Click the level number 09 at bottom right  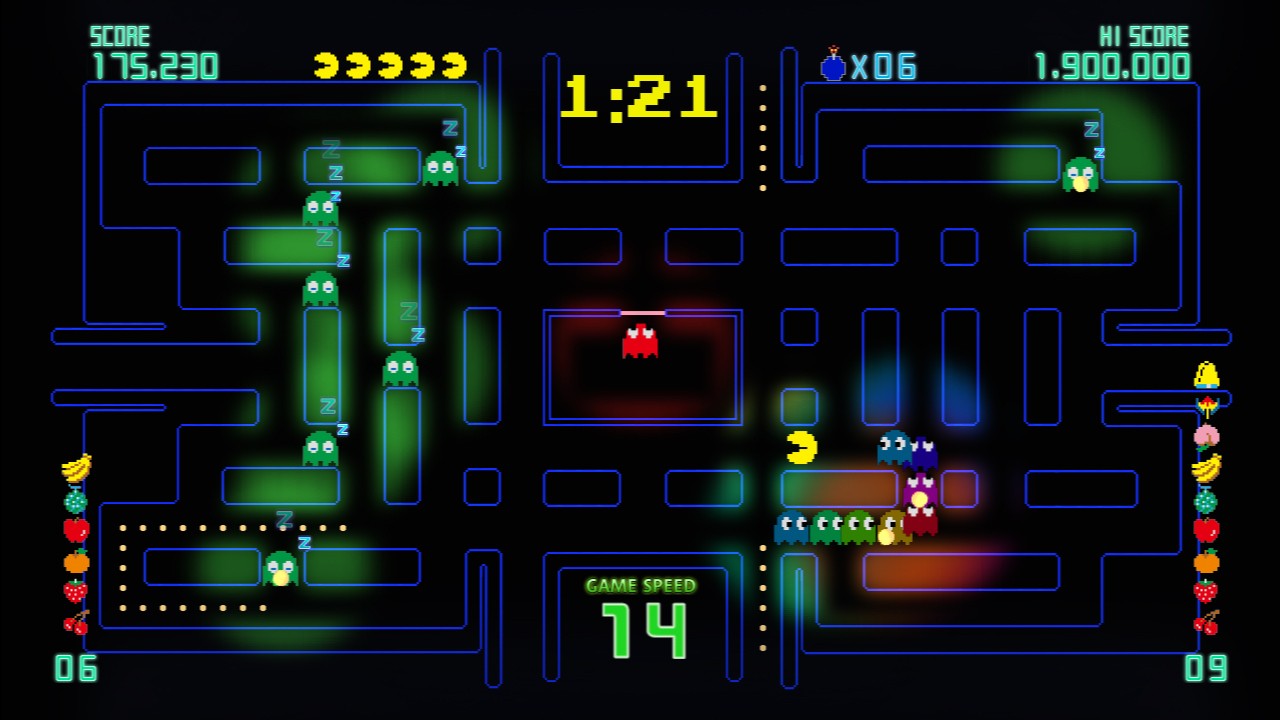(x=1207, y=668)
